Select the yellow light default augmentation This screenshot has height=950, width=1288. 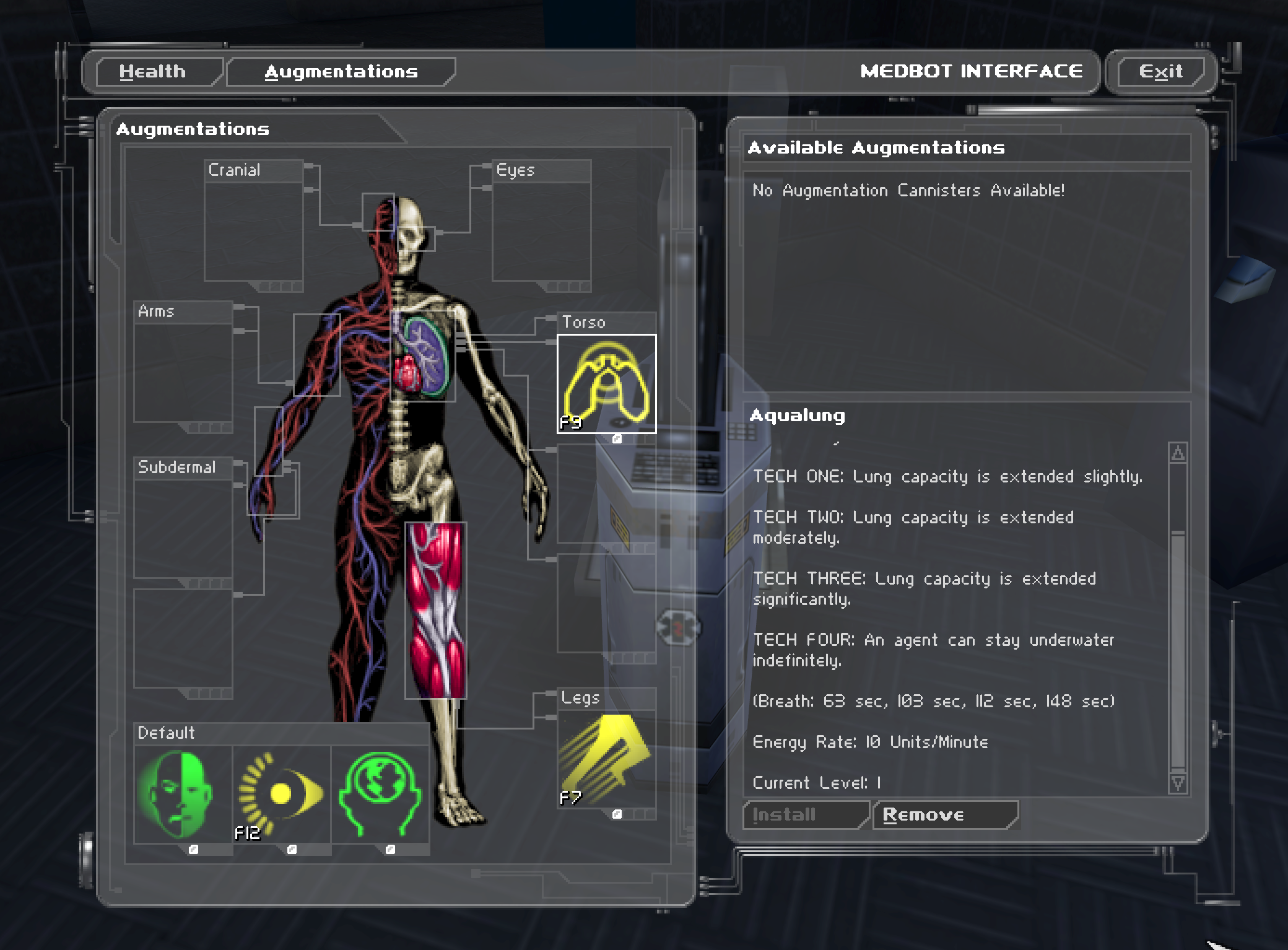[282, 793]
